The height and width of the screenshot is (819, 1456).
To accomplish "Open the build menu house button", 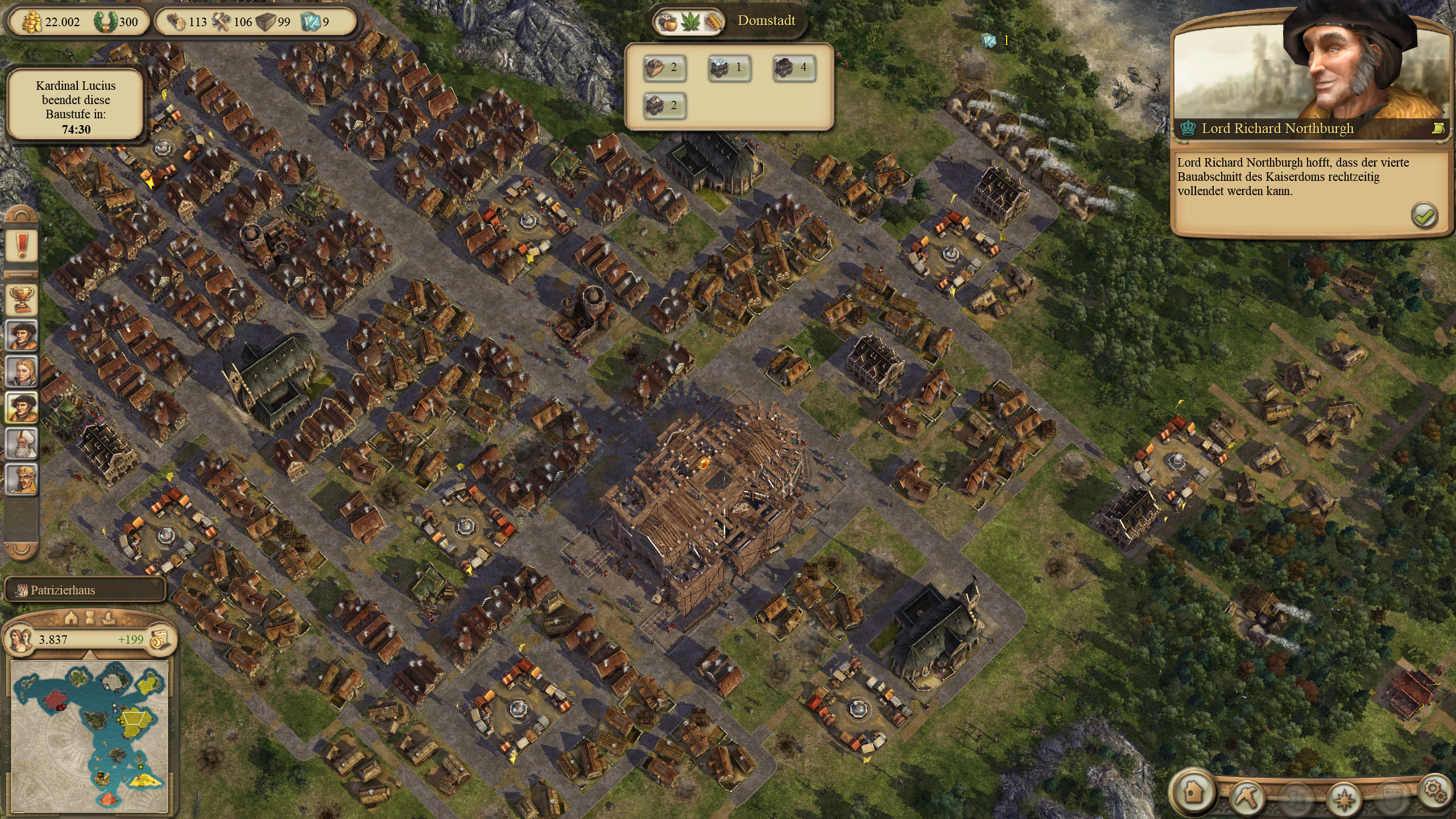I will pos(1192,791).
